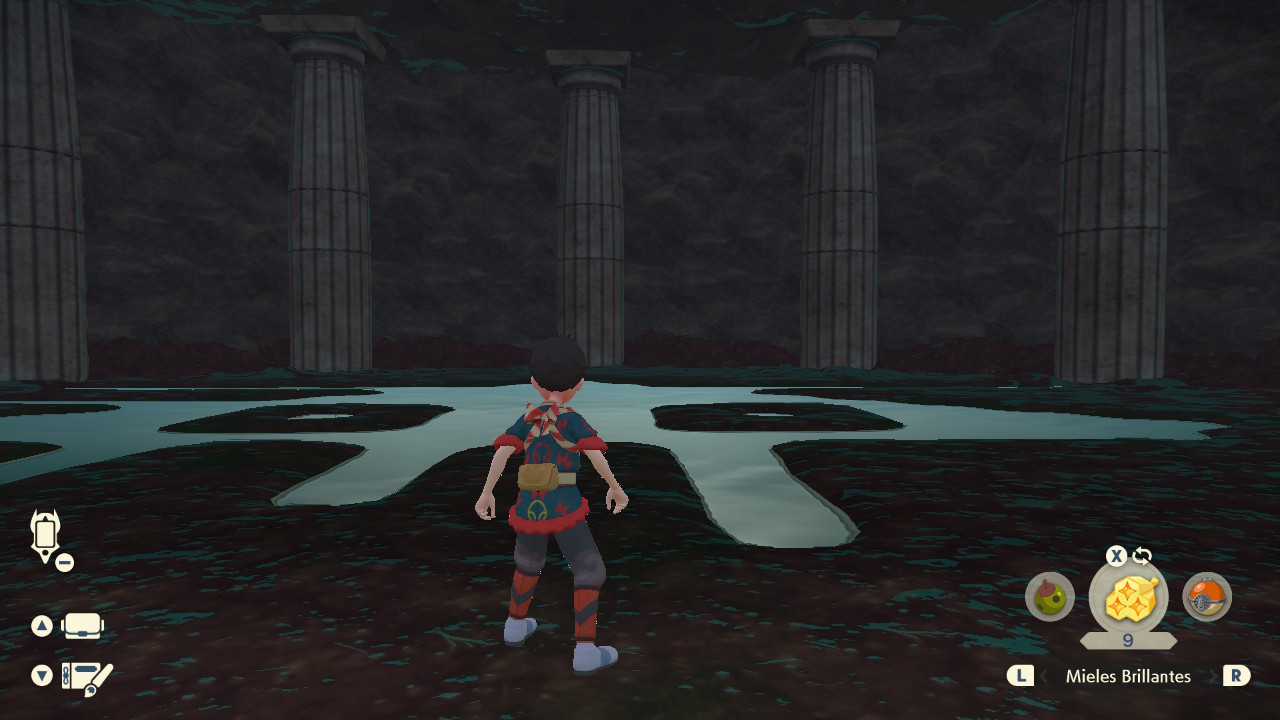The height and width of the screenshot is (720, 1280).
Task: Select the berry item left of the honey
Action: point(1050,598)
